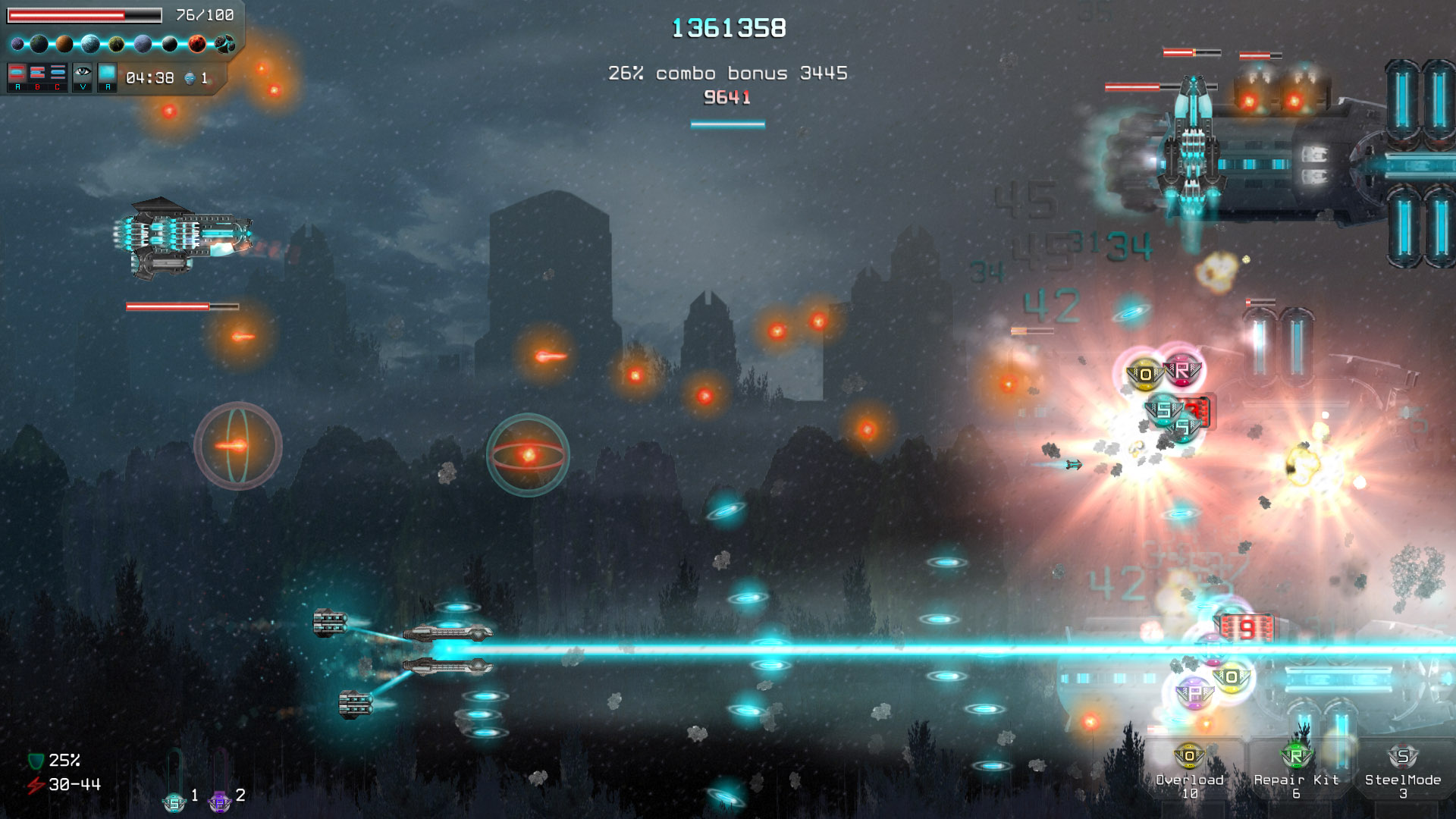Use the Repair Kit ability icon
The height and width of the screenshot is (819, 1456).
(x=1295, y=756)
